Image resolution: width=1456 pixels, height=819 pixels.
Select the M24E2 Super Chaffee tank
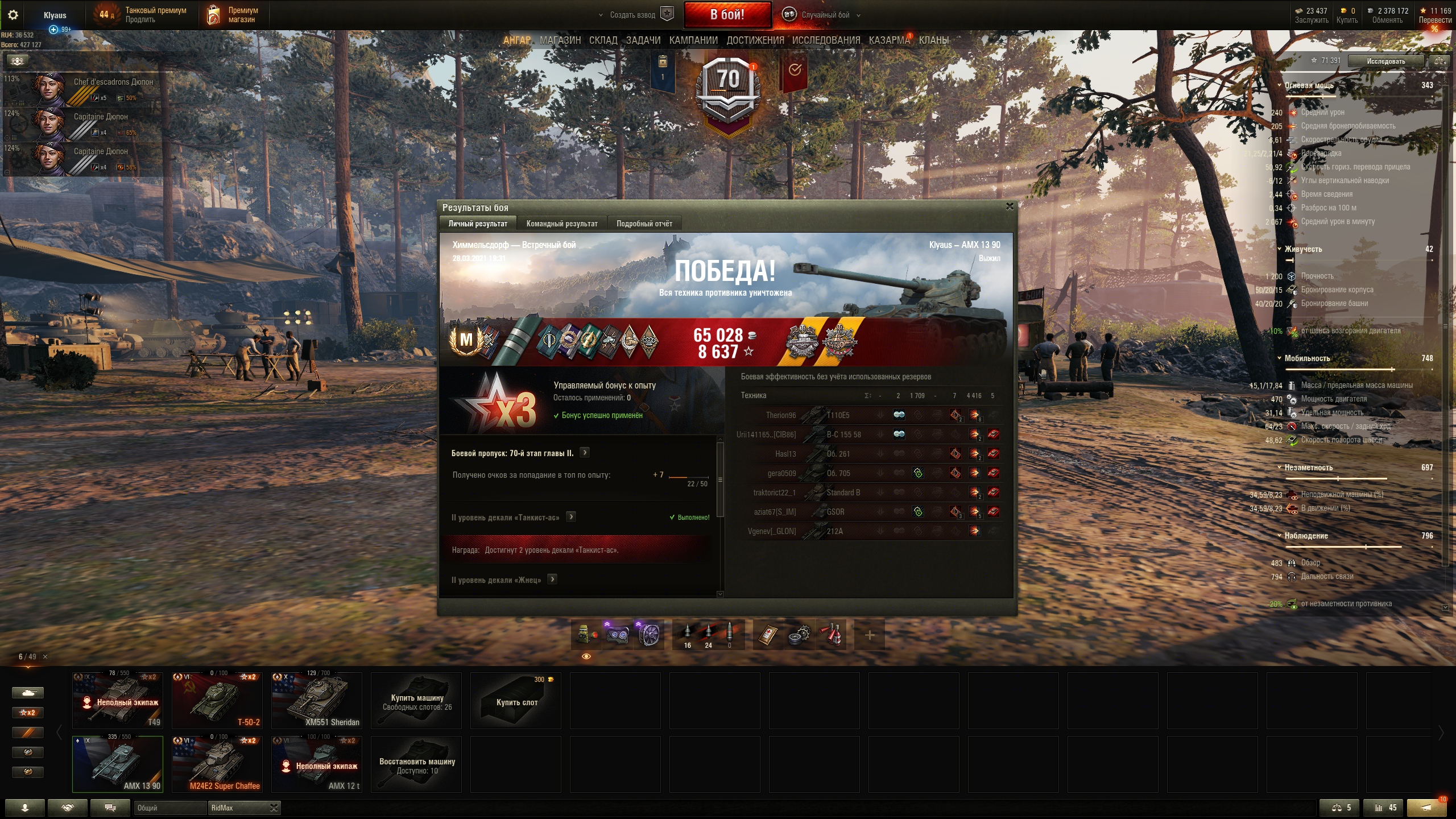[217, 764]
